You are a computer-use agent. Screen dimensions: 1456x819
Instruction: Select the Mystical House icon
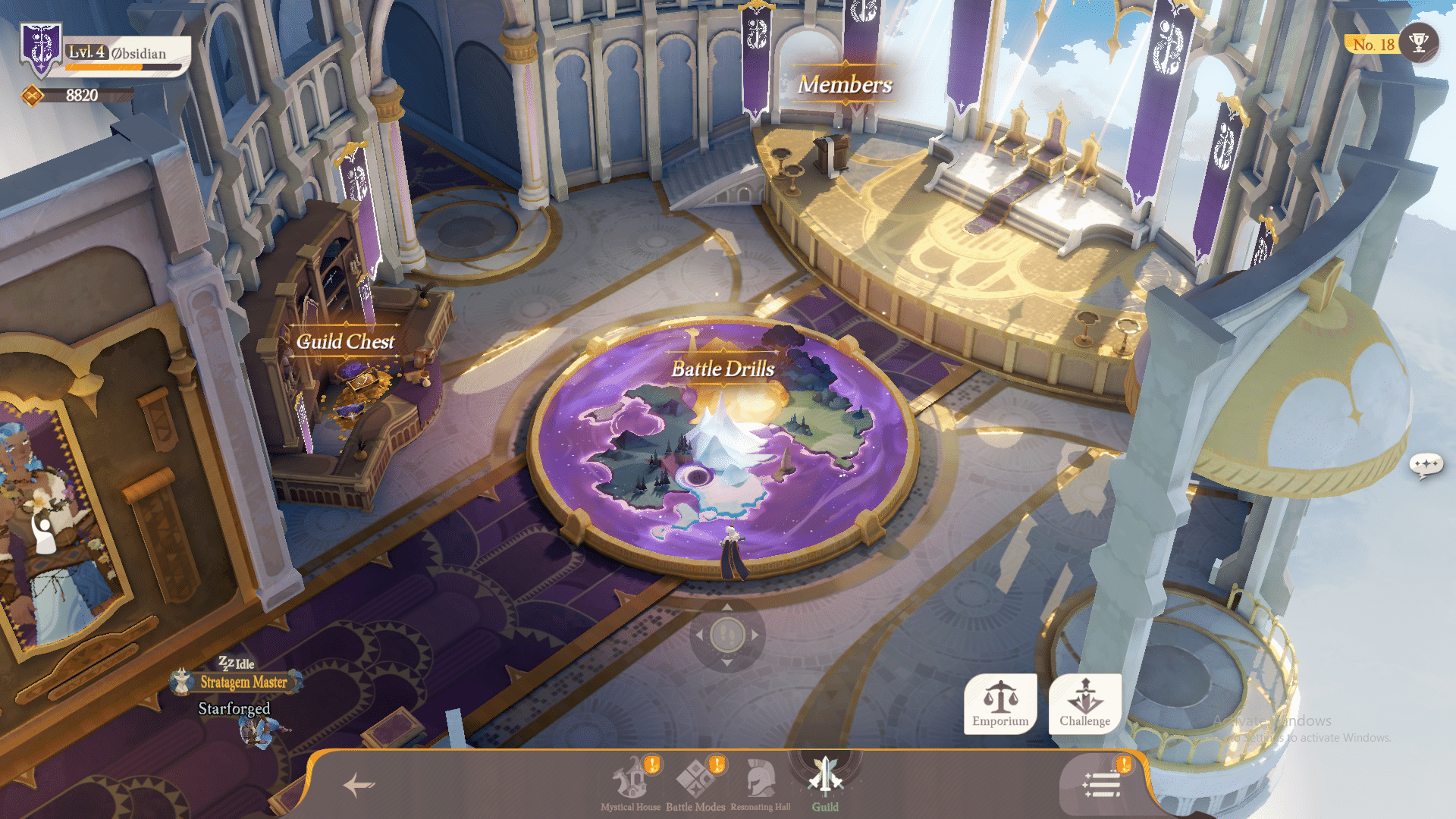pos(629,776)
